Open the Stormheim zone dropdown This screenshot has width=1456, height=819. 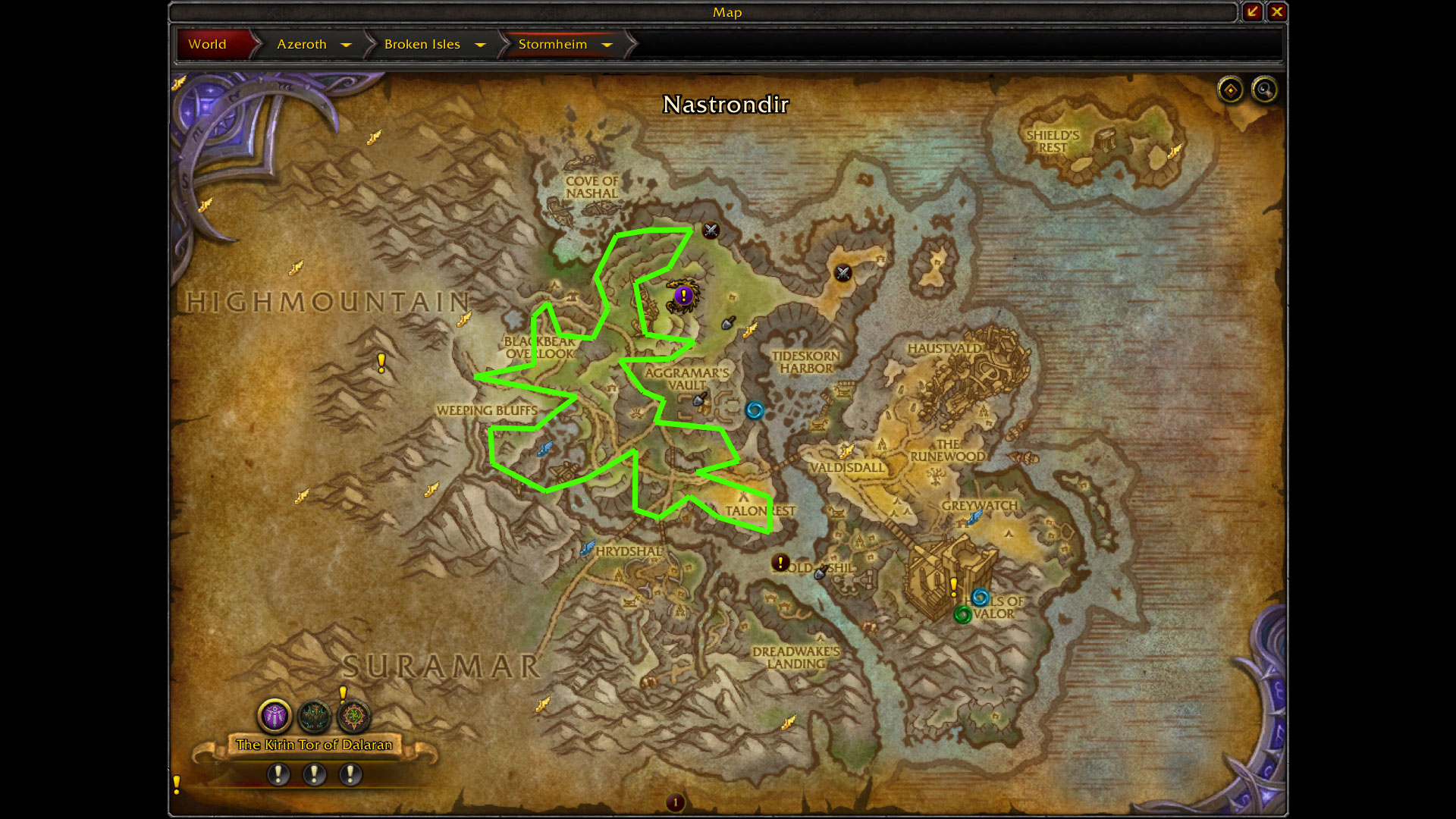click(x=607, y=45)
